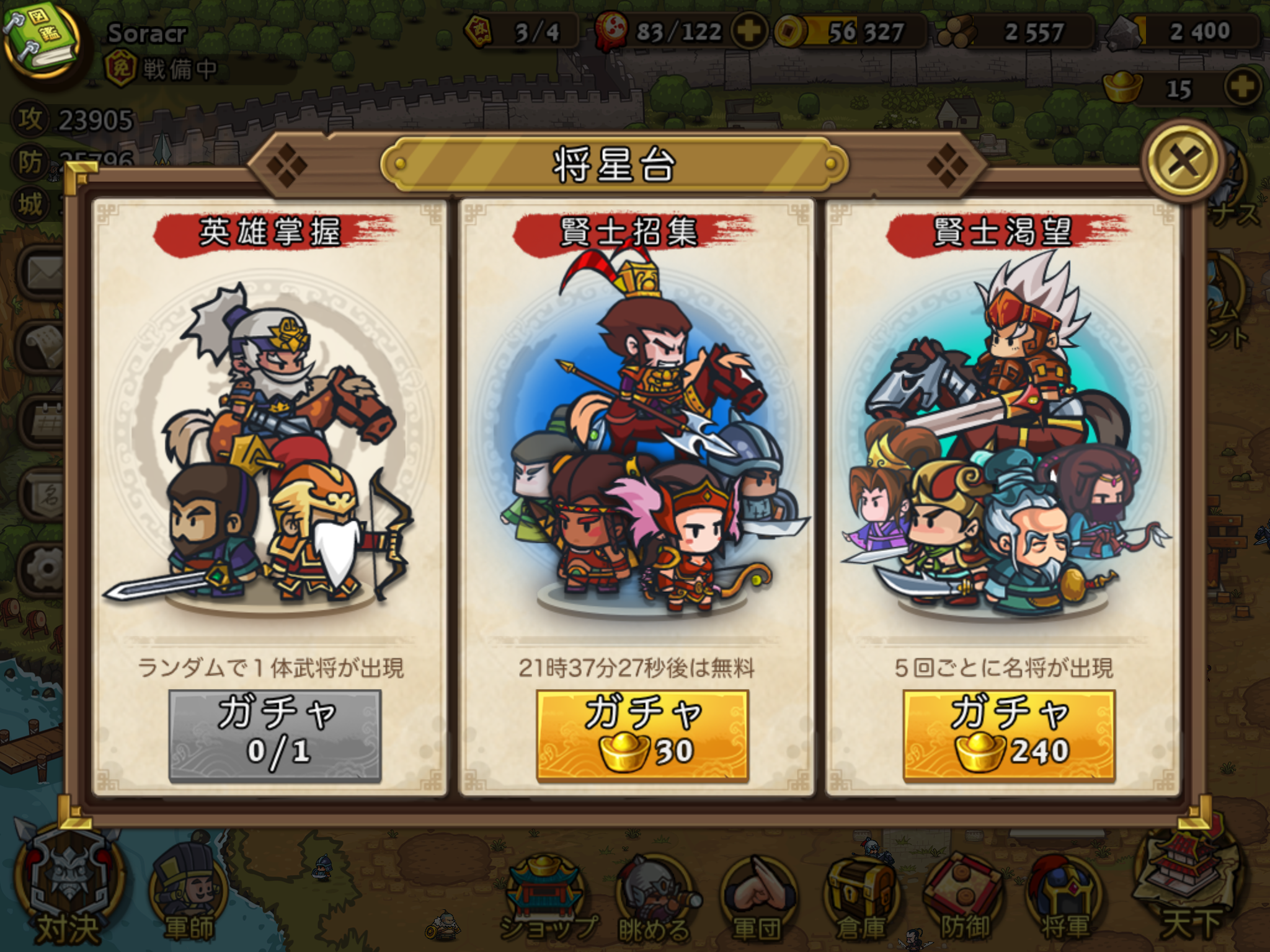
Task: Add stamina with the plus button
Action: point(749,31)
